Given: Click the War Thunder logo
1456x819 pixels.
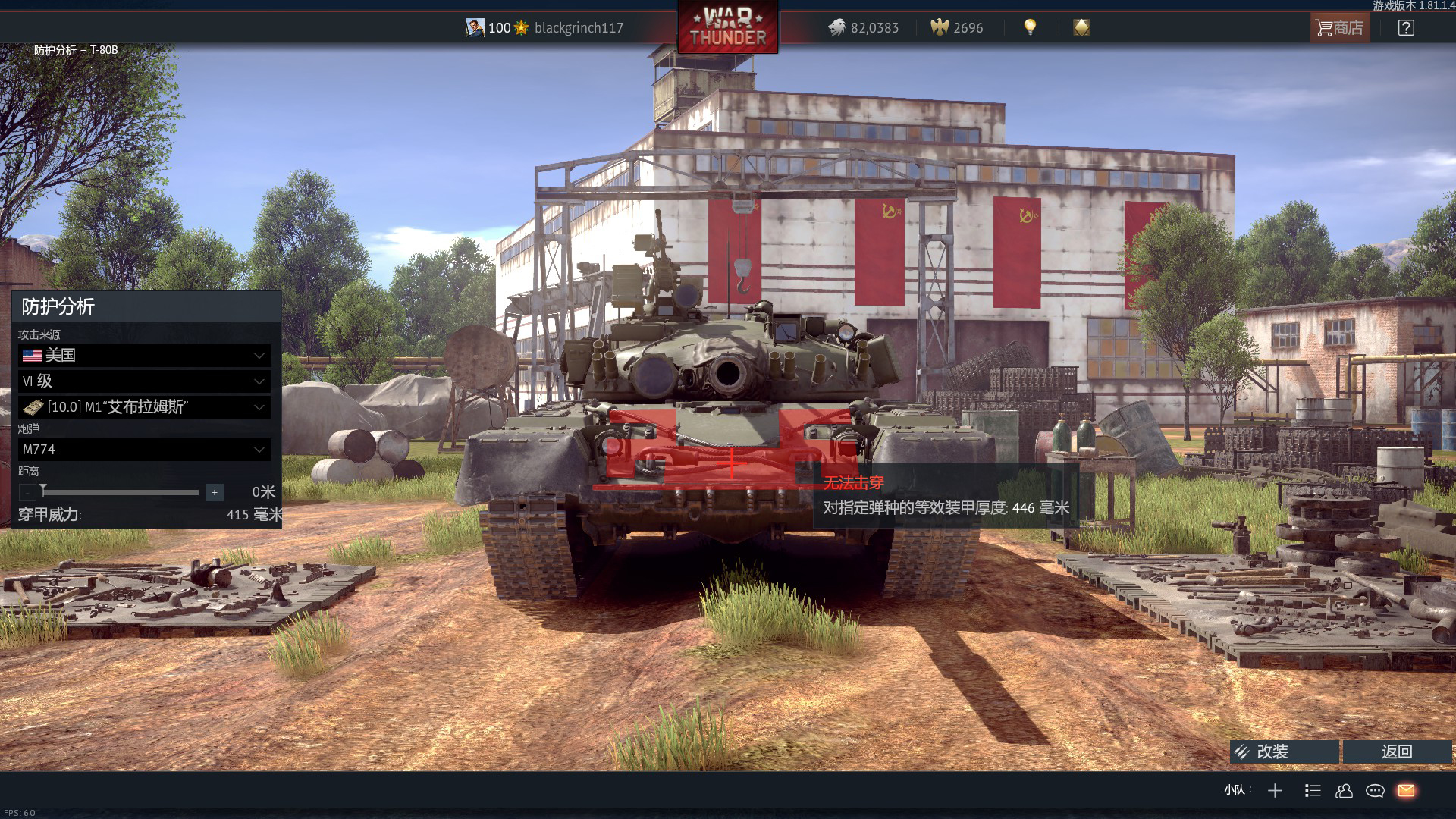Looking at the screenshot, I should (x=728, y=28).
